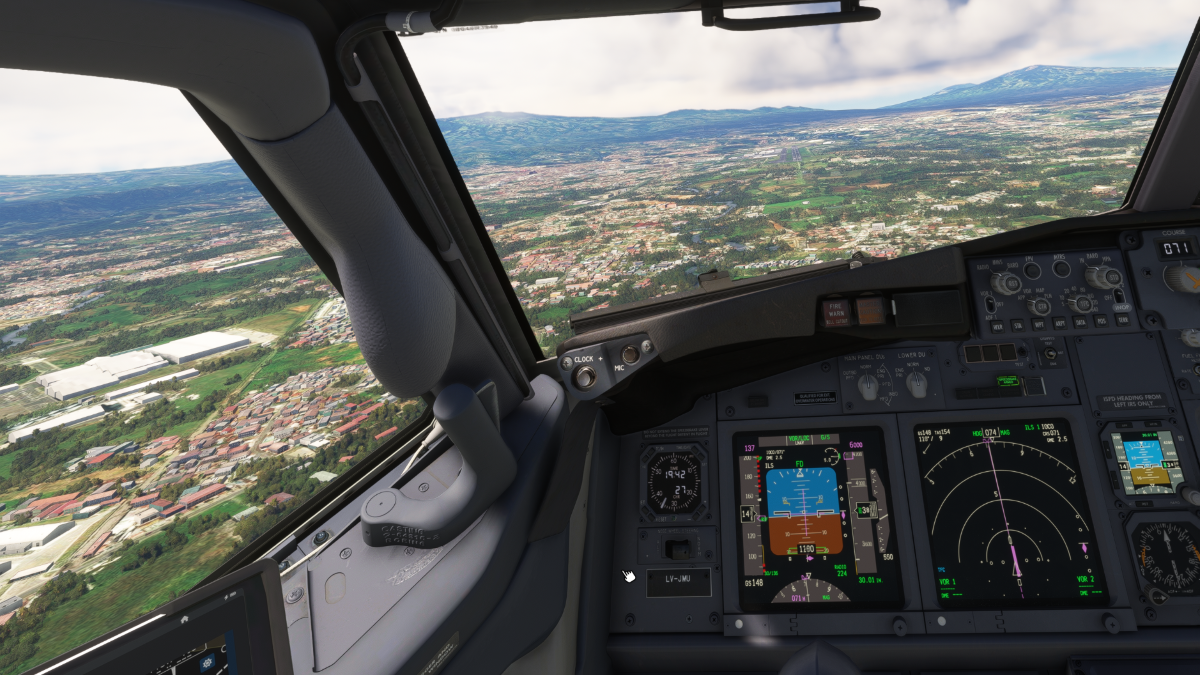Click the CLOCK button on the glareshield
This screenshot has height=675, width=1200.
pyautogui.click(x=584, y=376)
